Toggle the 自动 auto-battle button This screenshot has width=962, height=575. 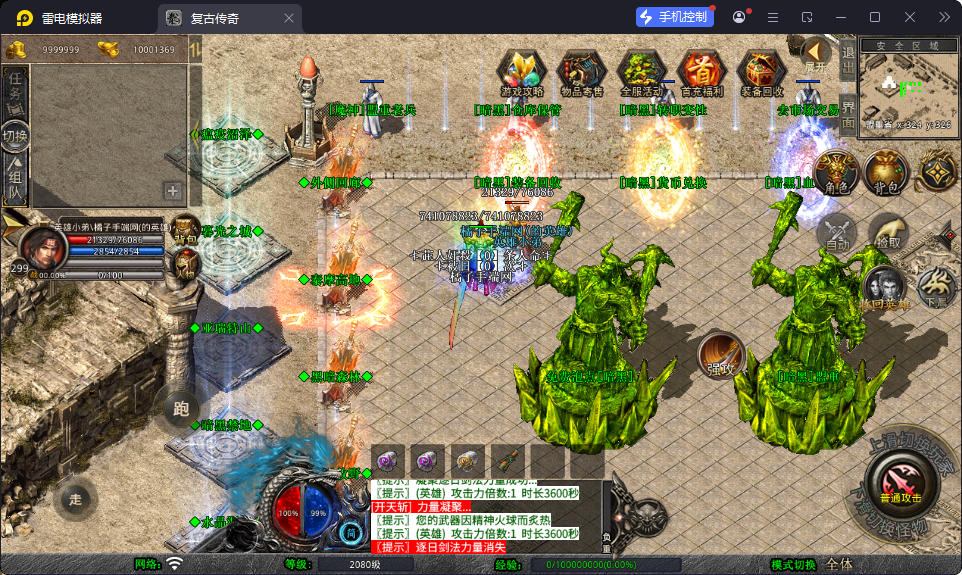pyautogui.click(x=838, y=233)
